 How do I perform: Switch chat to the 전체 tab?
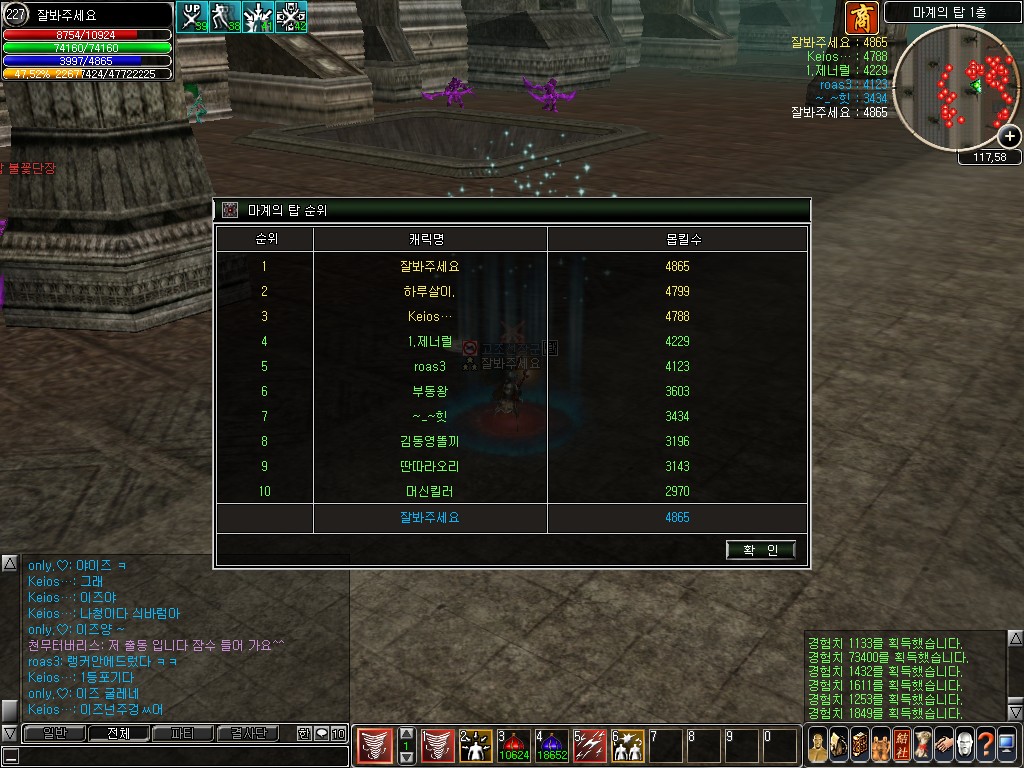pos(118,734)
